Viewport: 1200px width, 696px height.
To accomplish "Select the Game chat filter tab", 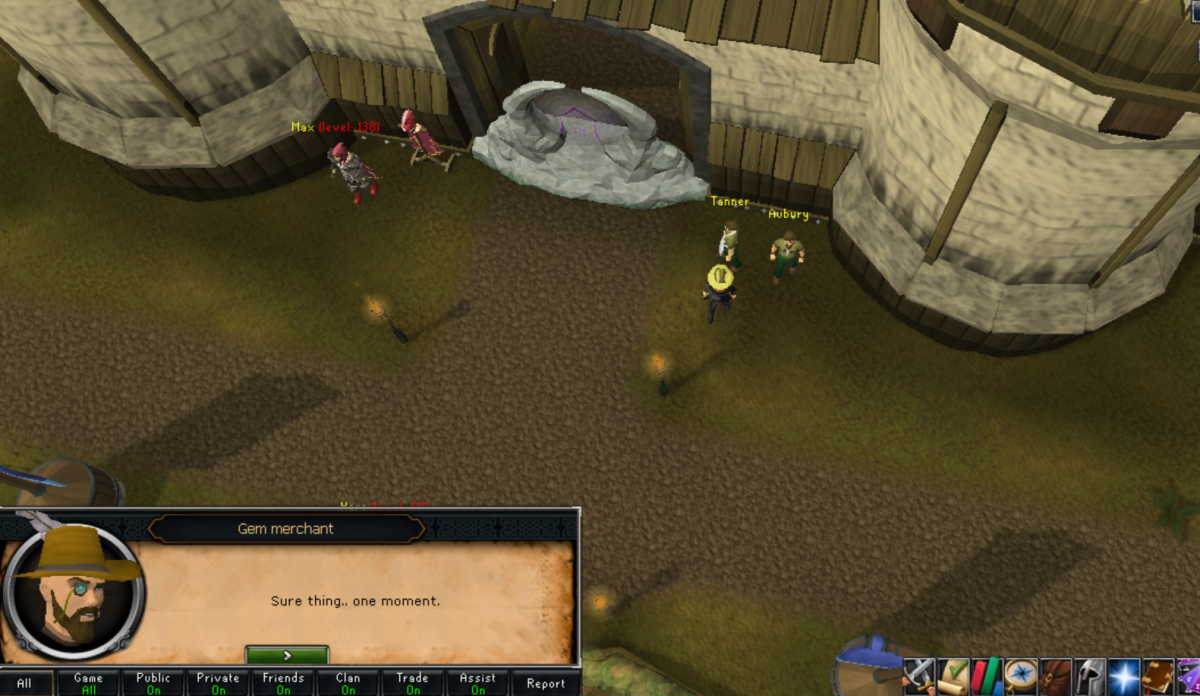I will pyautogui.click(x=88, y=683).
